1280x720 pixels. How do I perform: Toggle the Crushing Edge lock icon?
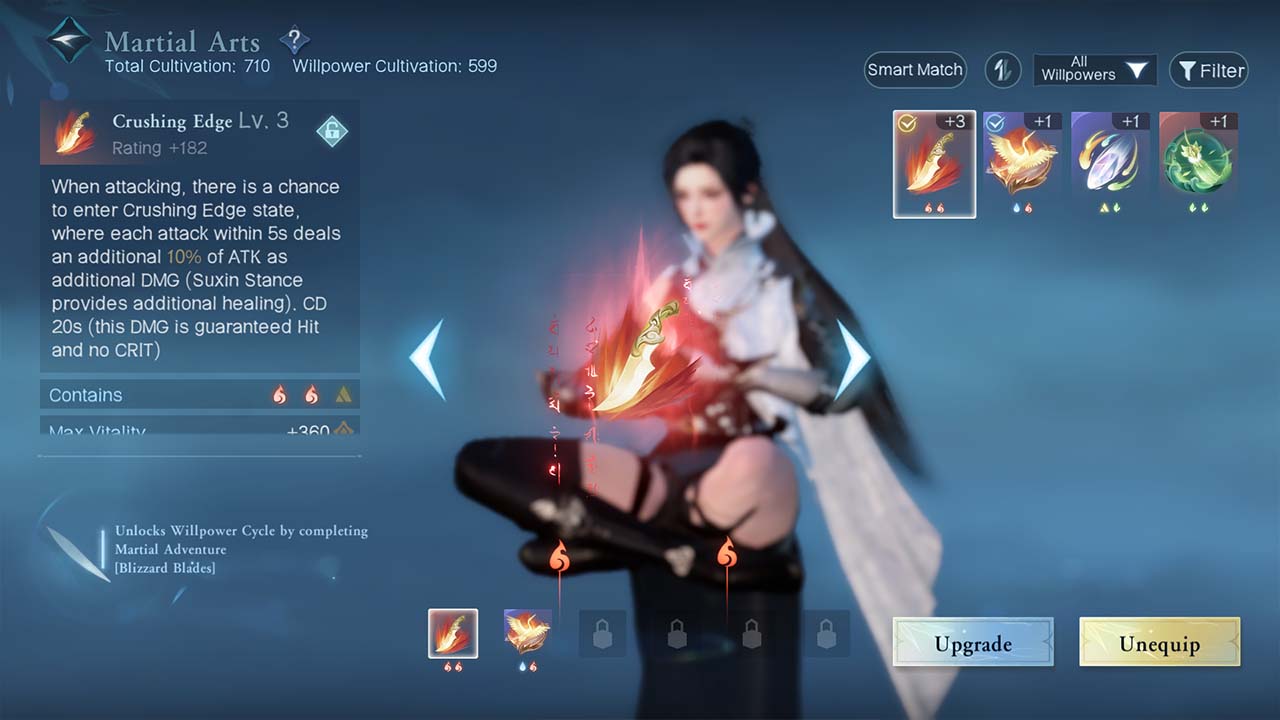point(331,132)
